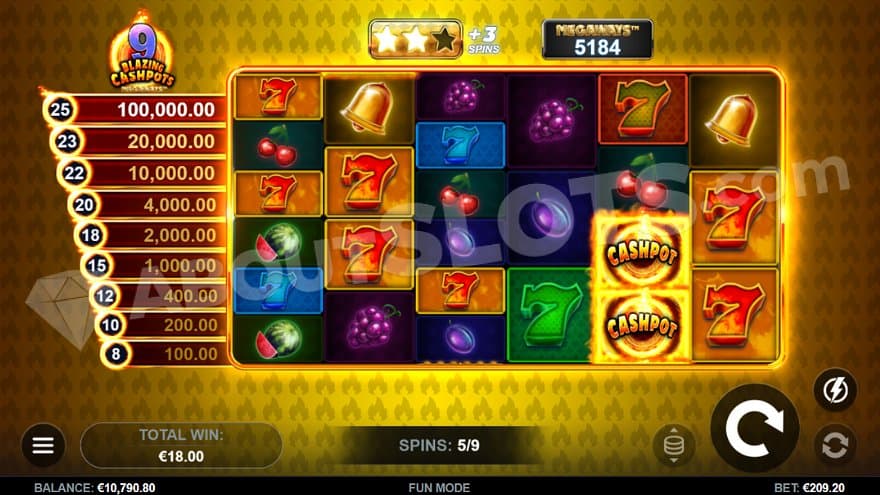Spin the reels with the big arrow button

coord(754,428)
